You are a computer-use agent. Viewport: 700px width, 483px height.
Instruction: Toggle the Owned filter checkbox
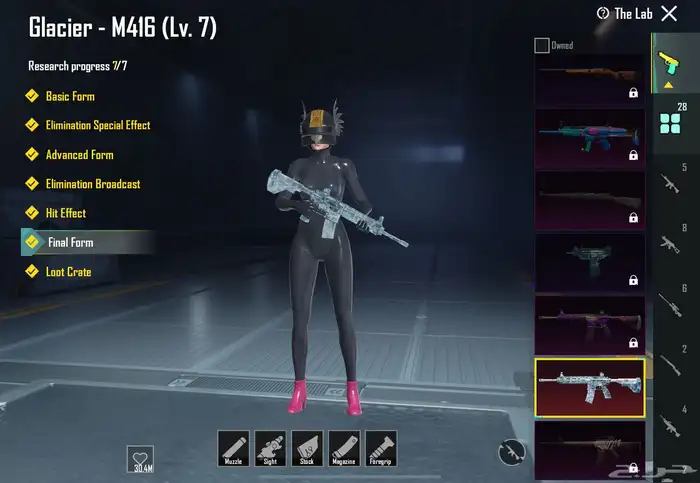[542, 45]
